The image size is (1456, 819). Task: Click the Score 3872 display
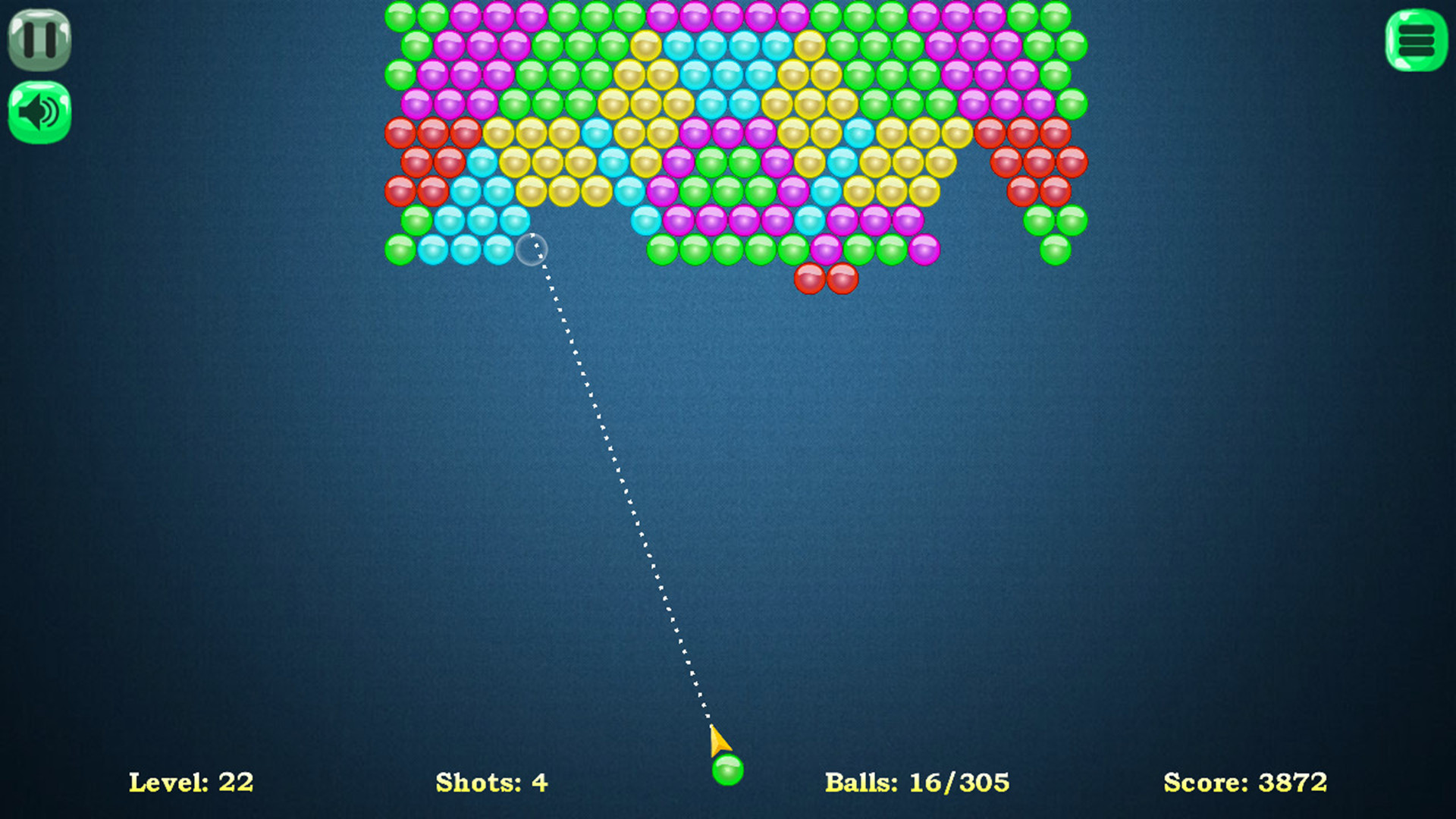pos(1242,782)
